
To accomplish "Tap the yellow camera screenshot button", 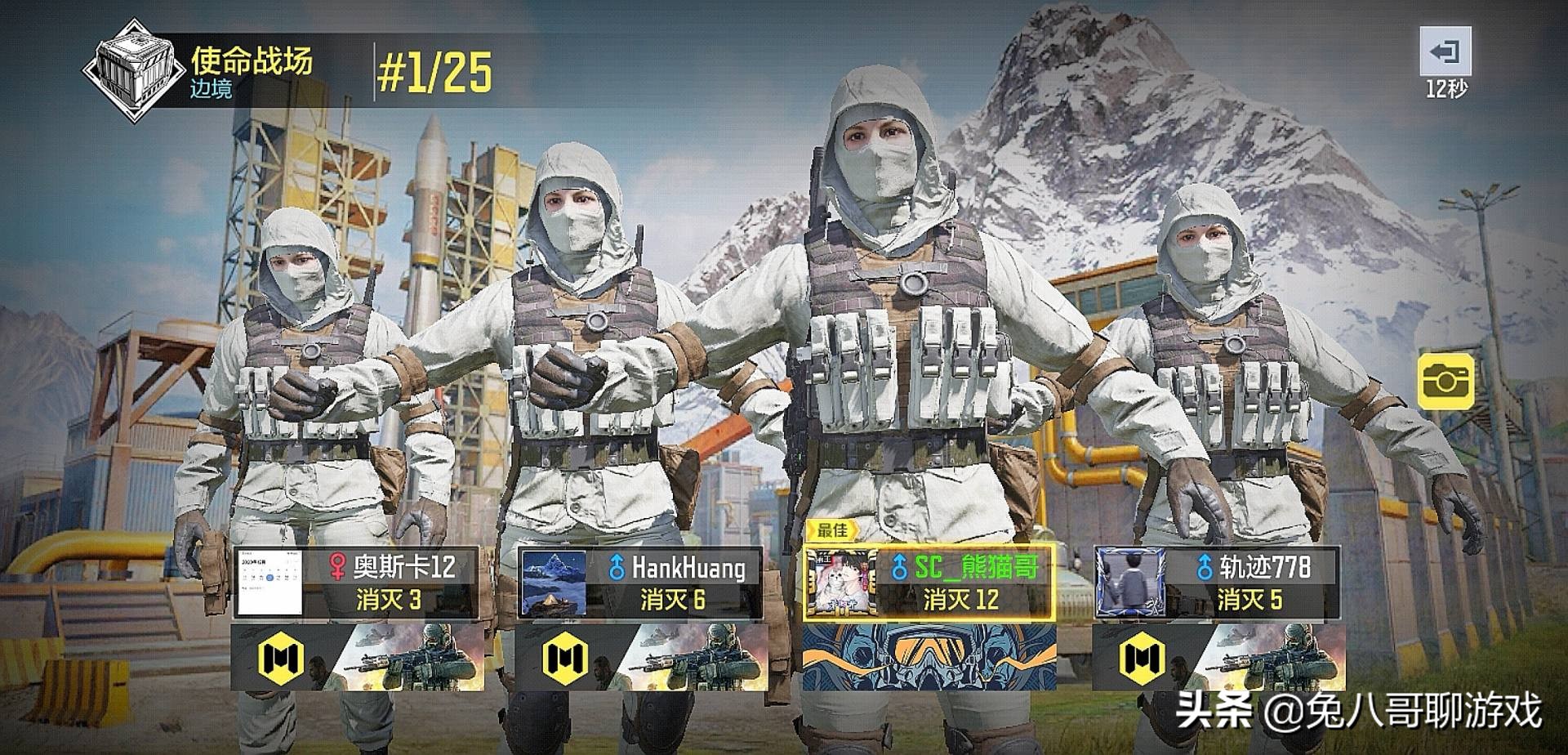I will (1445, 381).
